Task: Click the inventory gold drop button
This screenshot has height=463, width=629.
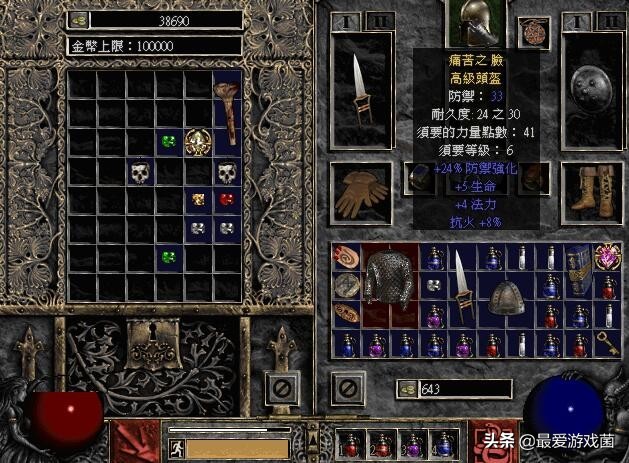Action: [406, 389]
